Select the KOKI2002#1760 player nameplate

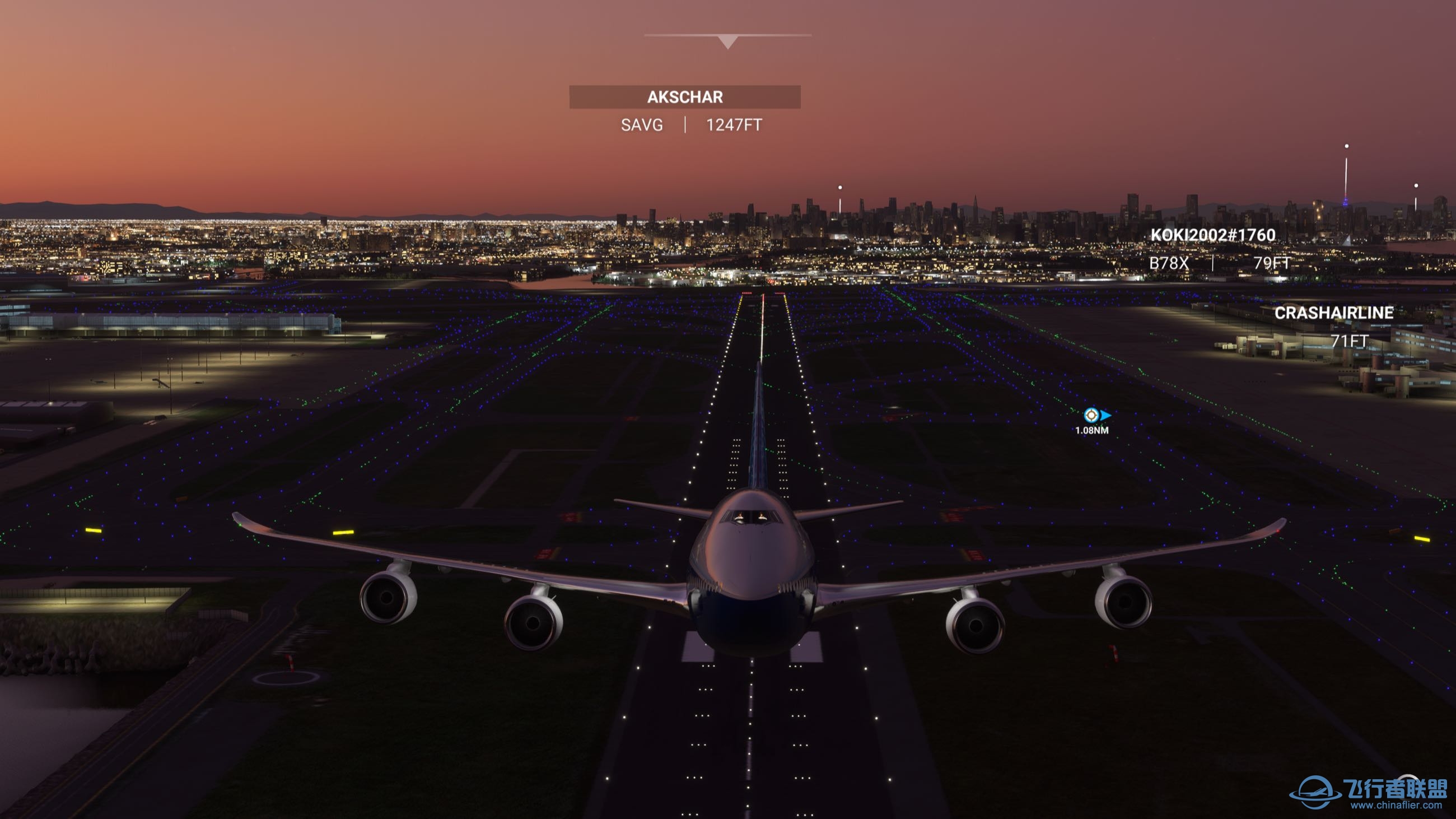coord(1213,235)
